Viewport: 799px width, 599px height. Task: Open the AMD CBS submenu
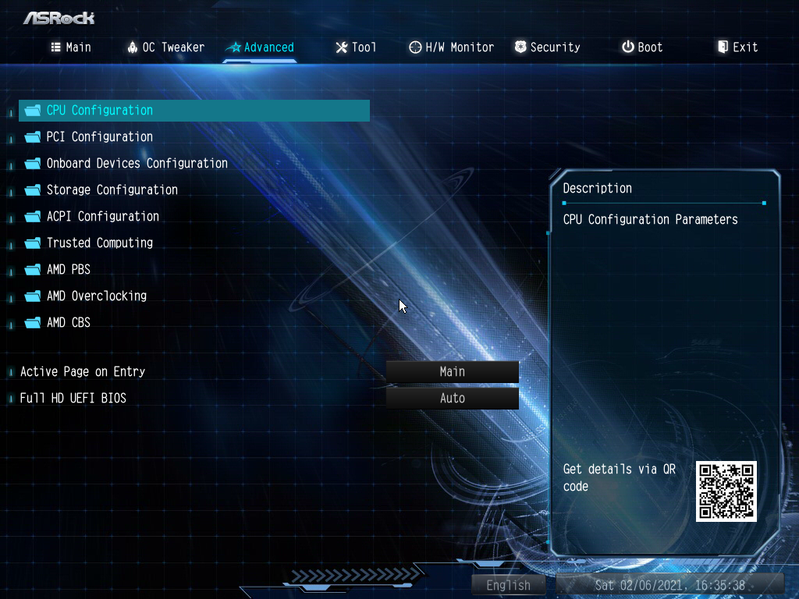tap(68, 322)
